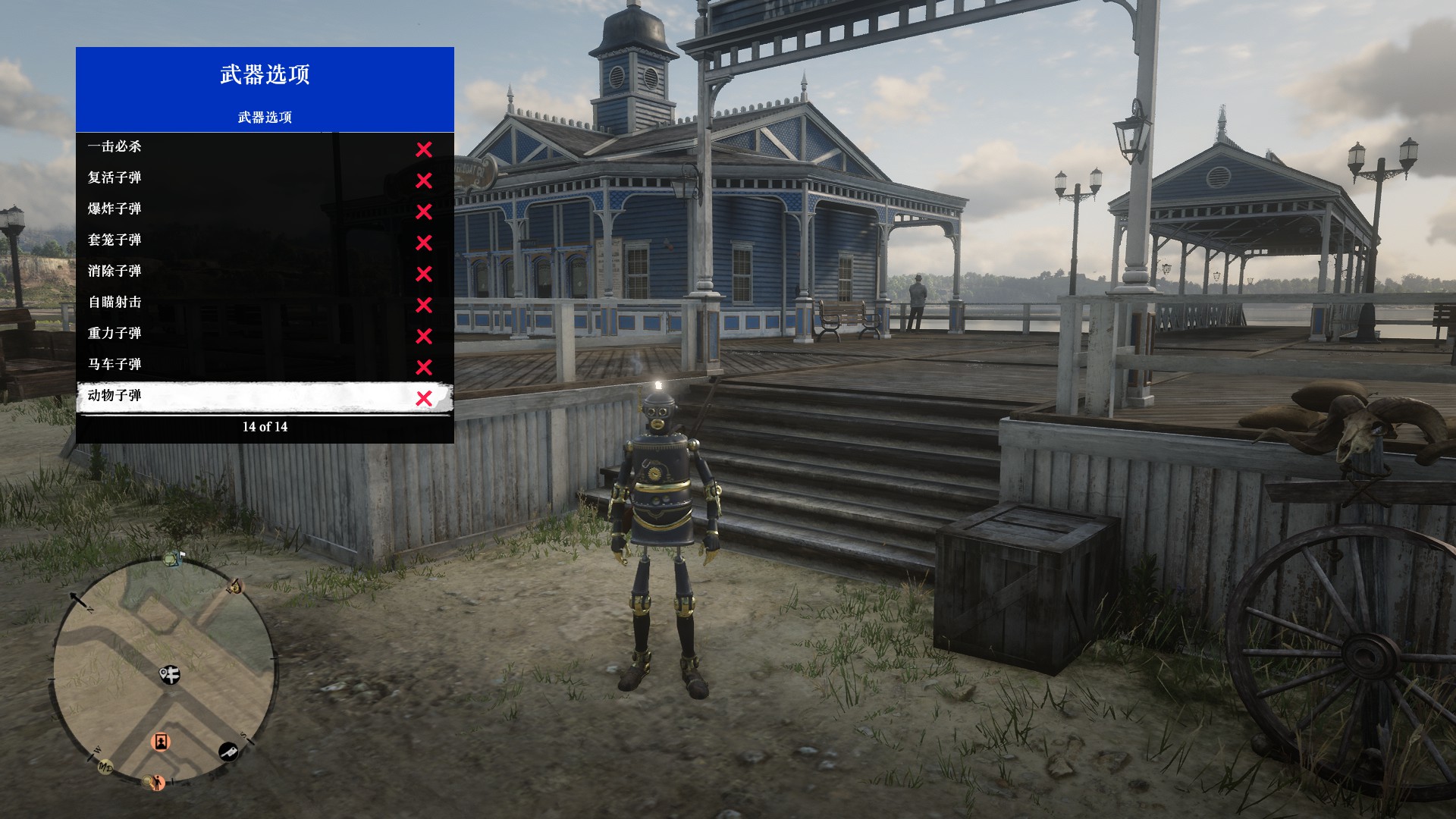Click the highlighted 动物子弹 row

[x=265, y=397]
